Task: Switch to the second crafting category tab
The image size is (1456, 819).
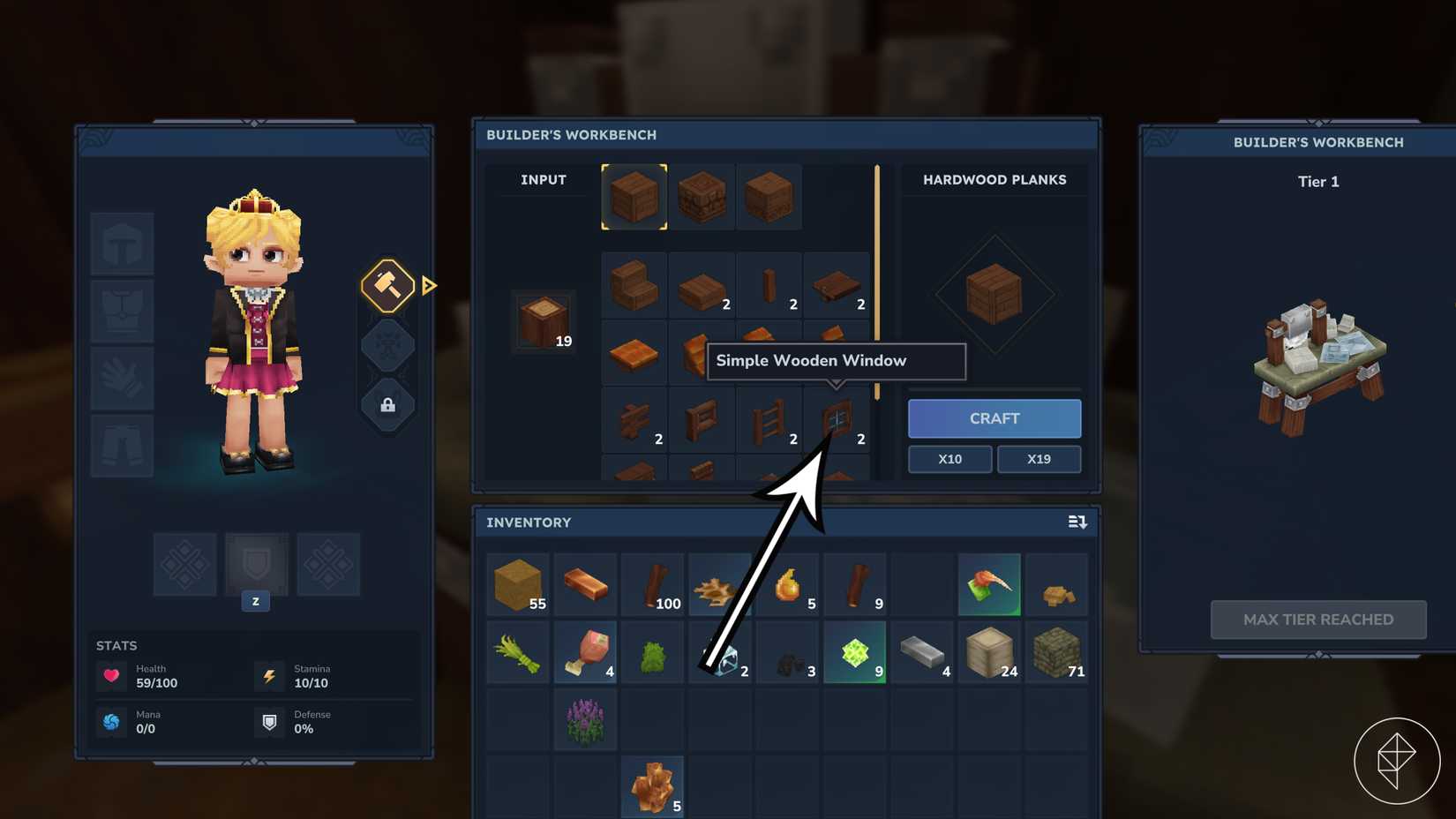Action: [x=702, y=196]
